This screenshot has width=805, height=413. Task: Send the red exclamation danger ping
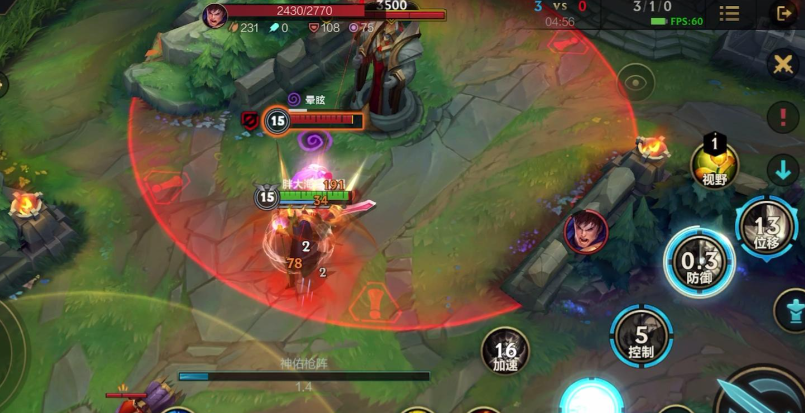783,116
